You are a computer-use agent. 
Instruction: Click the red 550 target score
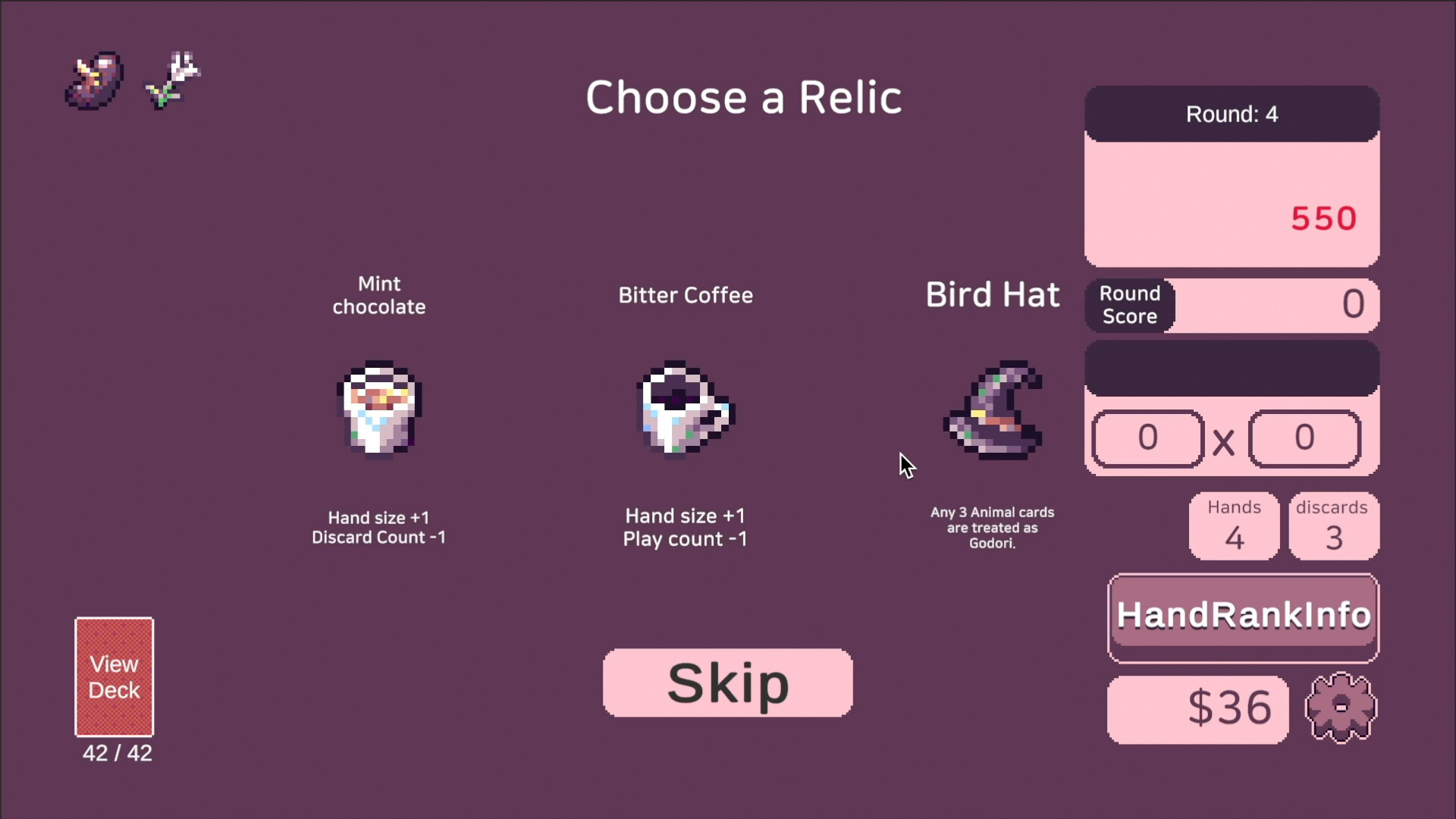1323,218
